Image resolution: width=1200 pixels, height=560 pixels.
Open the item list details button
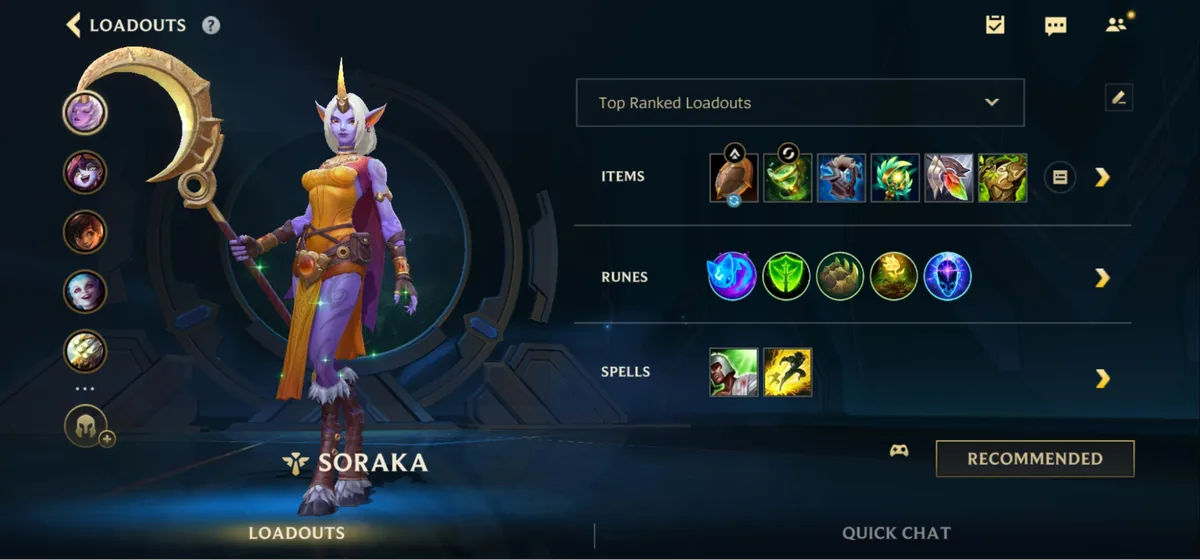(x=1060, y=178)
